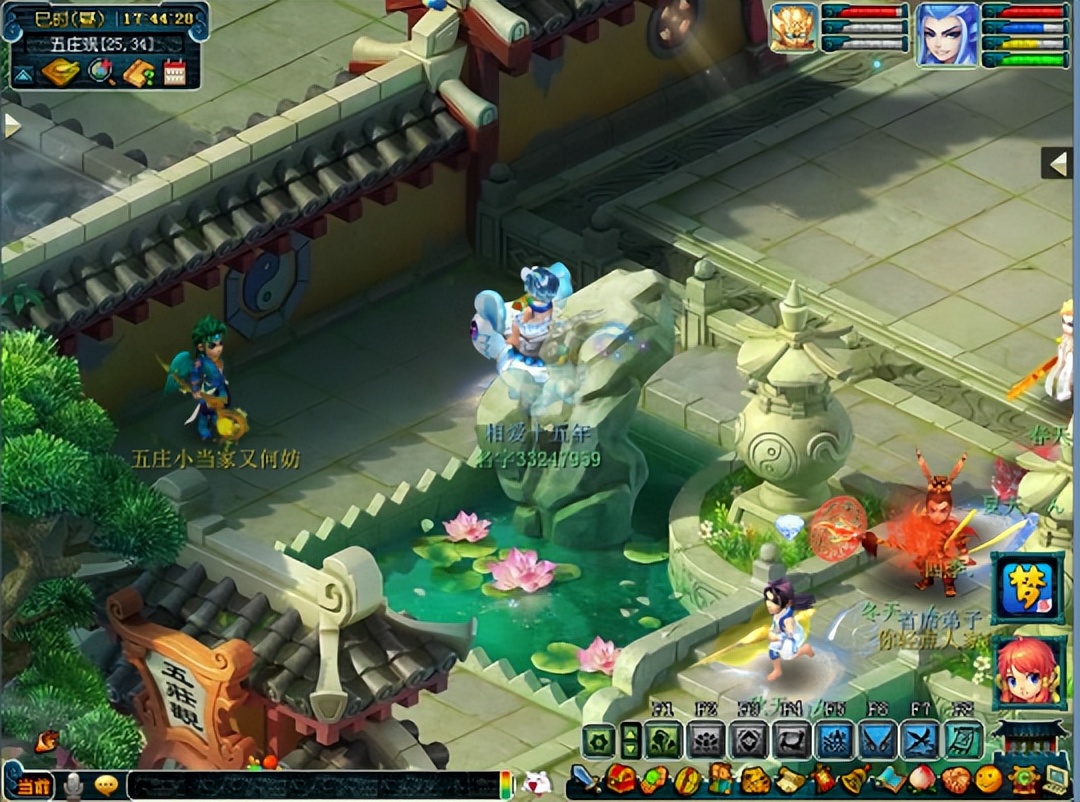Open the computer system settings icon
Screen dimensions: 1080x802
pyautogui.click(x=1056, y=780)
